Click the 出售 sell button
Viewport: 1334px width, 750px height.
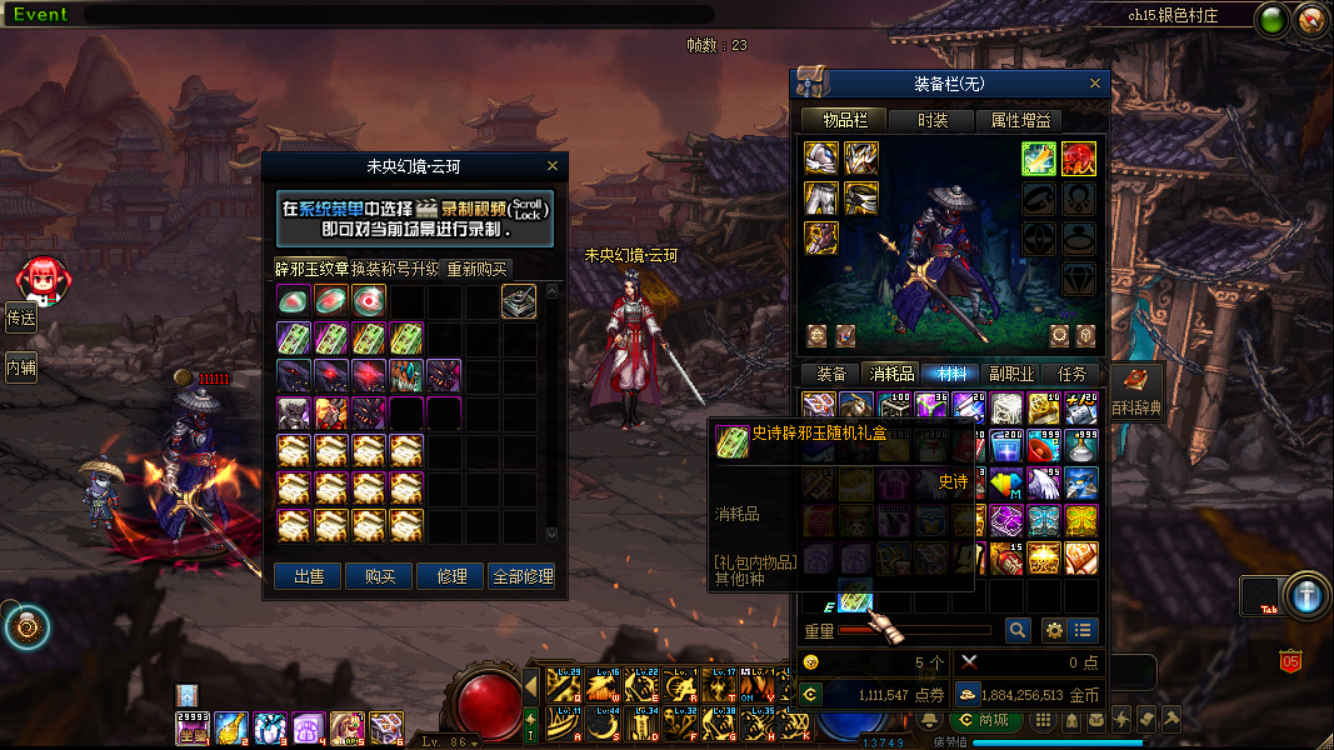[307, 576]
